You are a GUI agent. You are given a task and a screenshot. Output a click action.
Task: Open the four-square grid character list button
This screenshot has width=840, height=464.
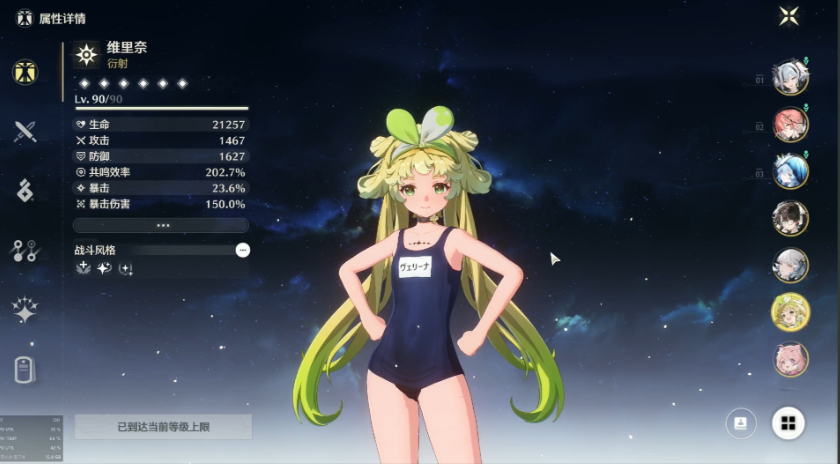[x=788, y=424]
